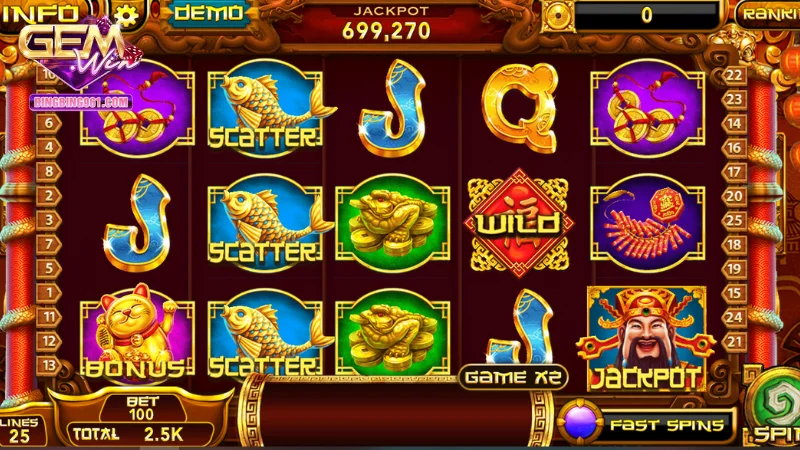Image resolution: width=800 pixels, height=450 pixels.
Task: Open the Ranking leaderboard
Action: (x=770, y=14)
